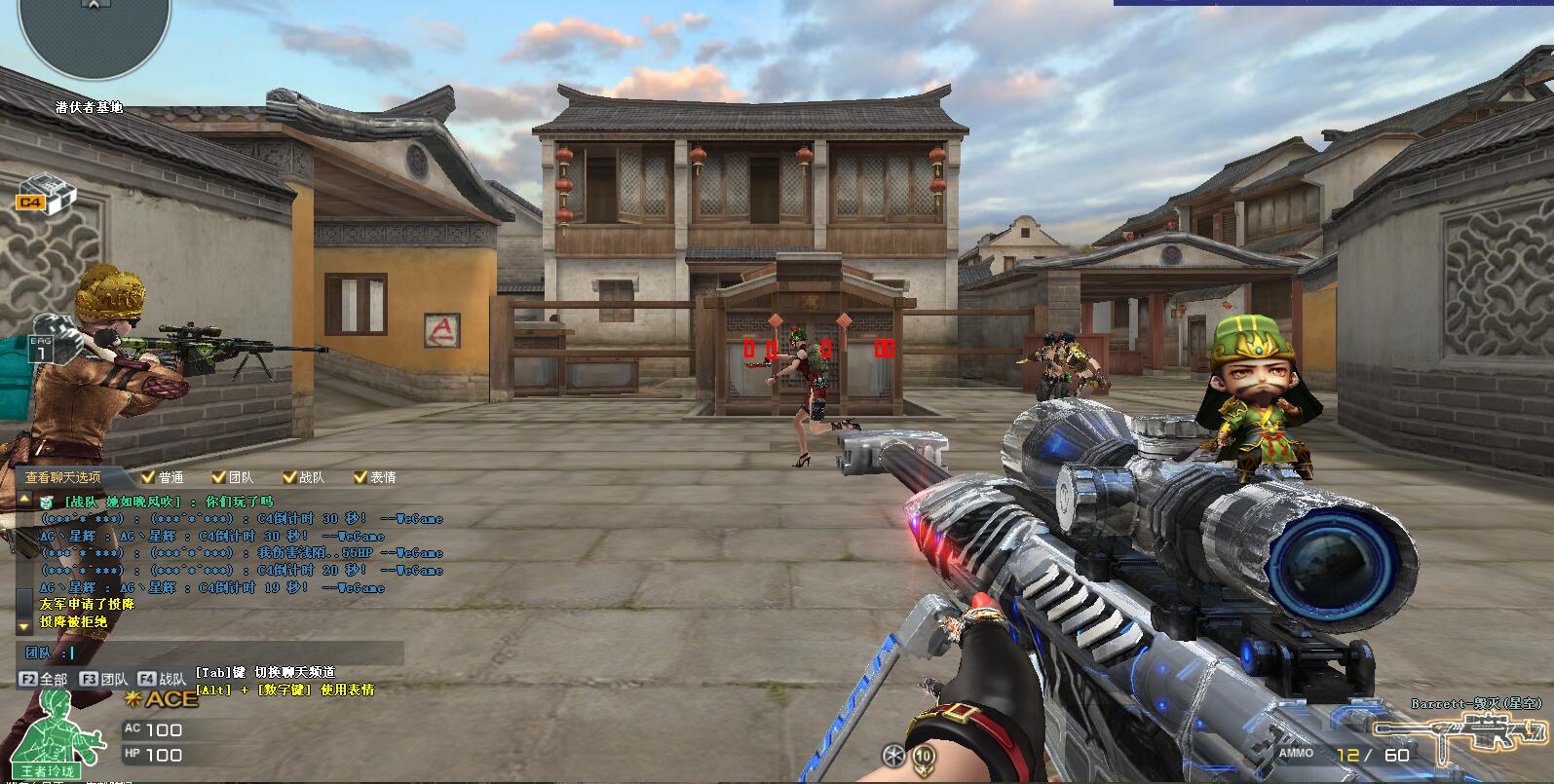
Task: Toggle the 表情 chat checkbox
Action: tap(360, 477)
